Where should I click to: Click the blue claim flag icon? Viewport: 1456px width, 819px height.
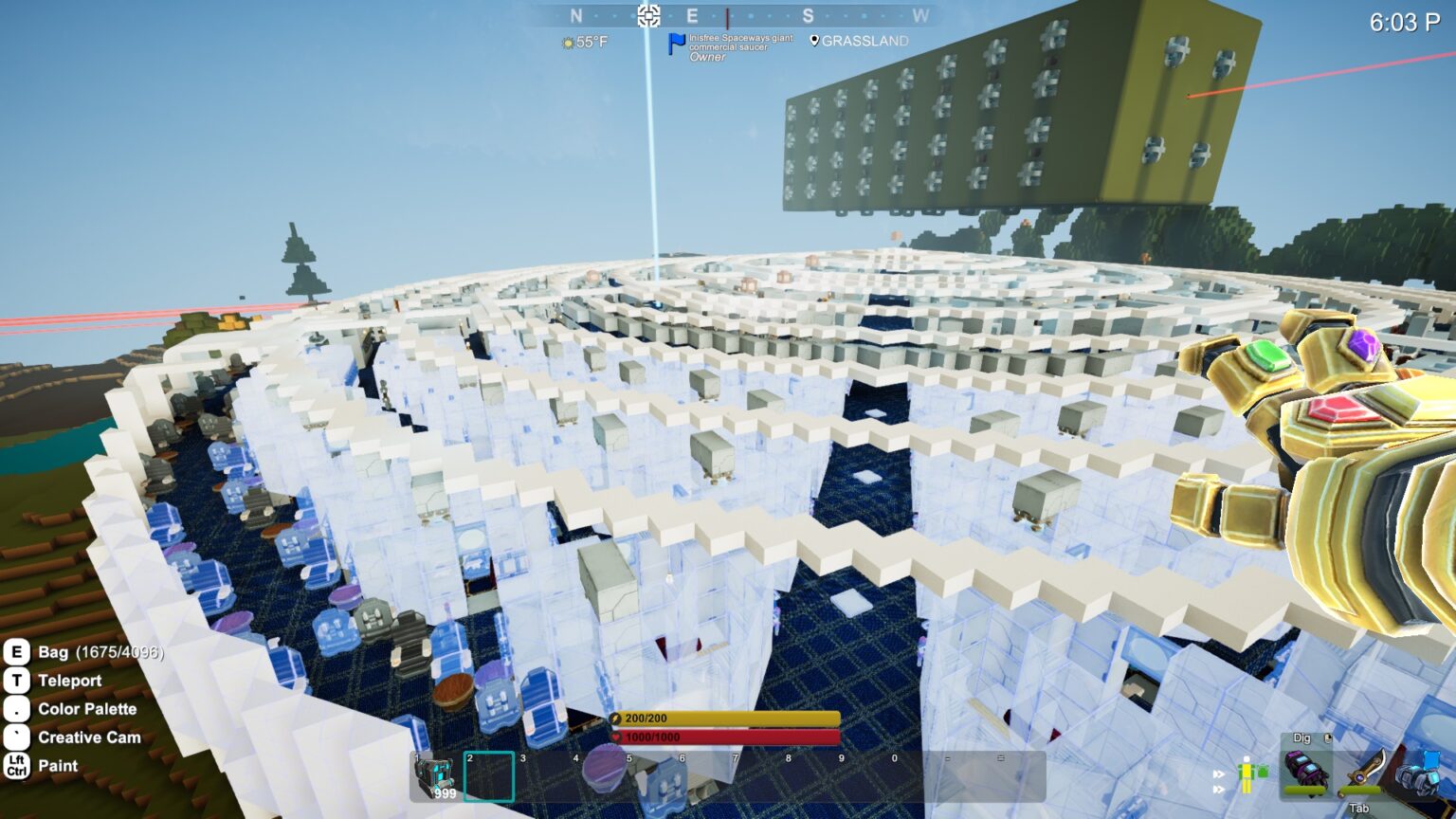[676, 44]
